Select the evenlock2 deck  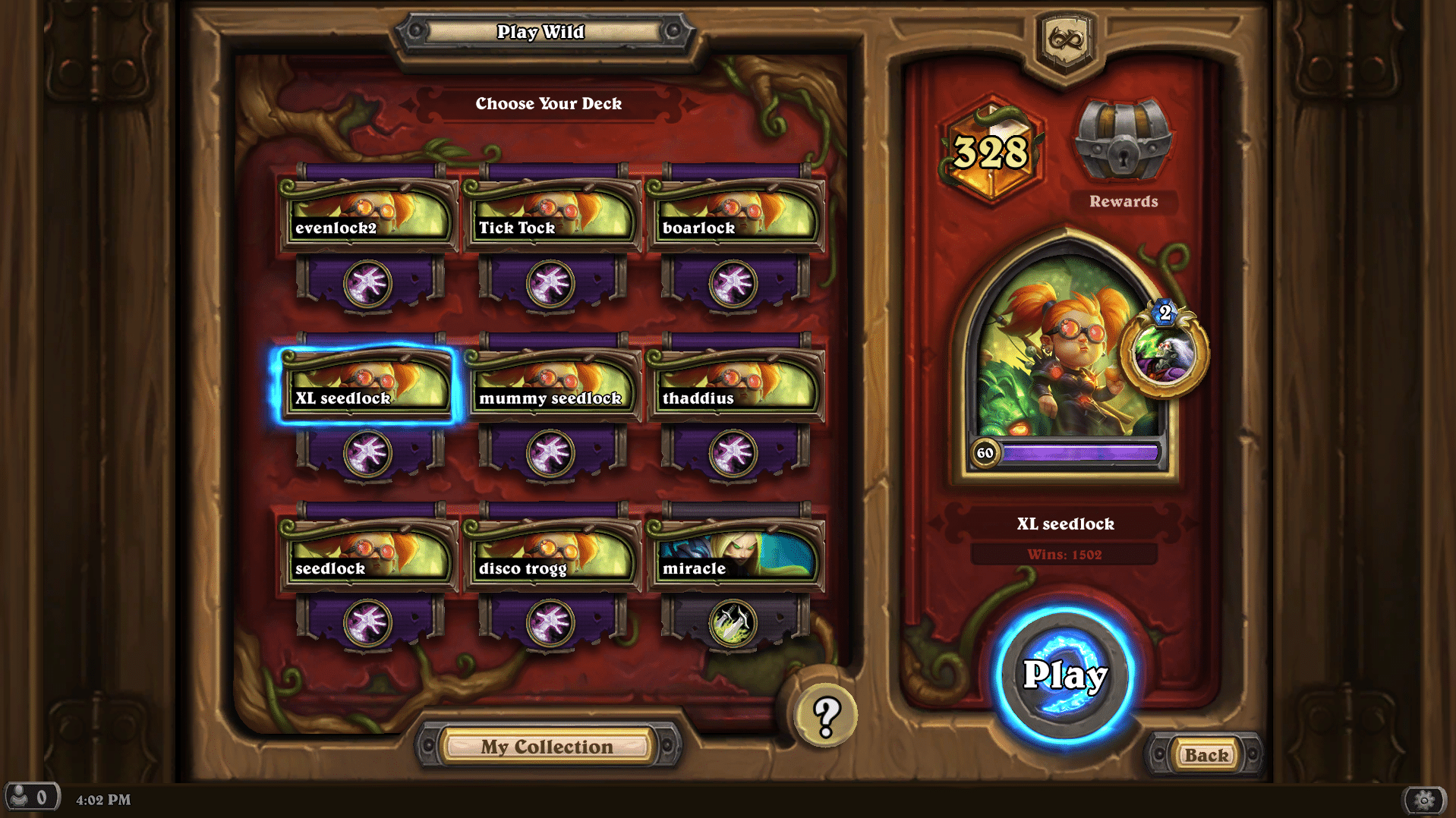click(x=368, y=217)
